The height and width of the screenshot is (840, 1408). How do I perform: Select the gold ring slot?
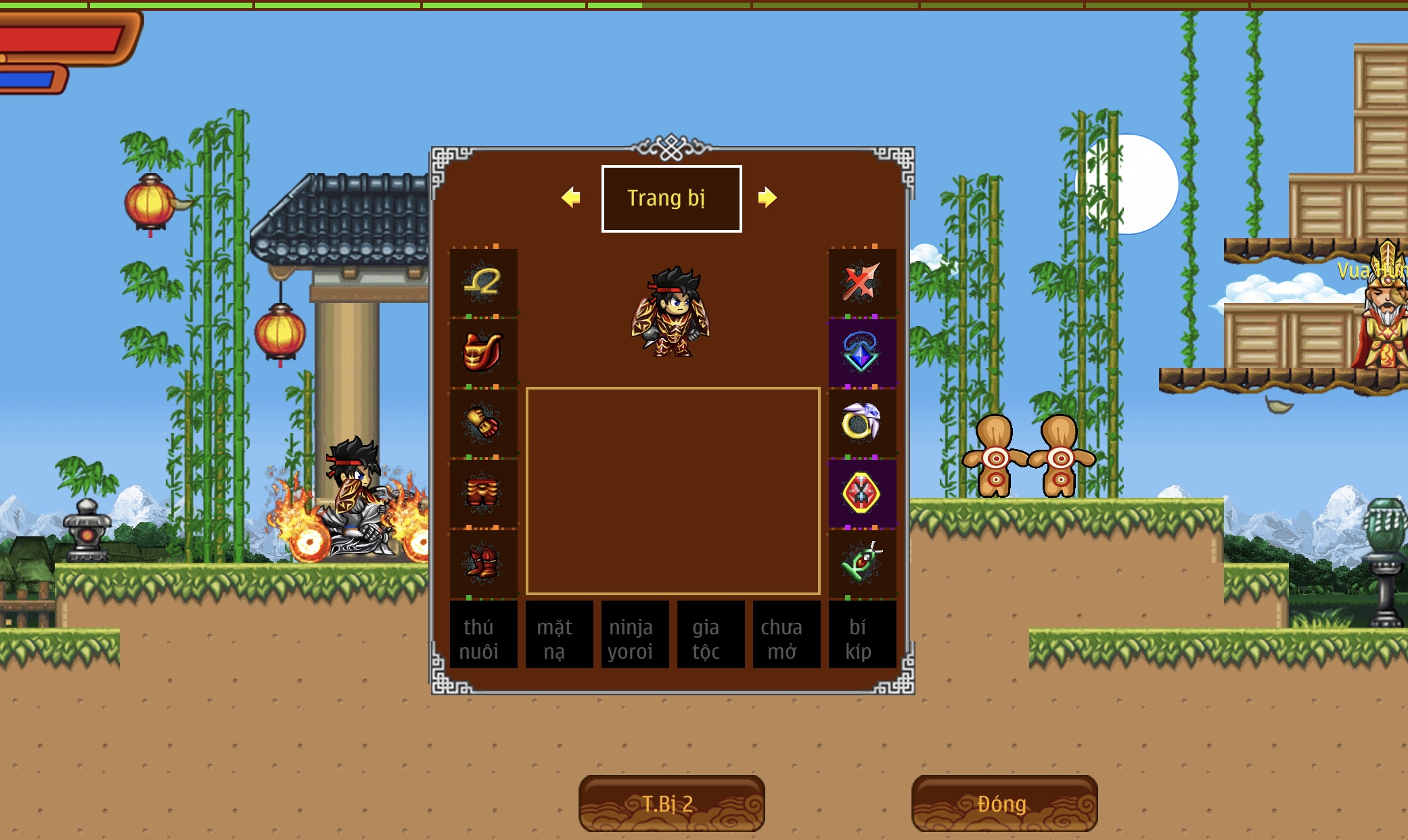(x=862, y=423)
